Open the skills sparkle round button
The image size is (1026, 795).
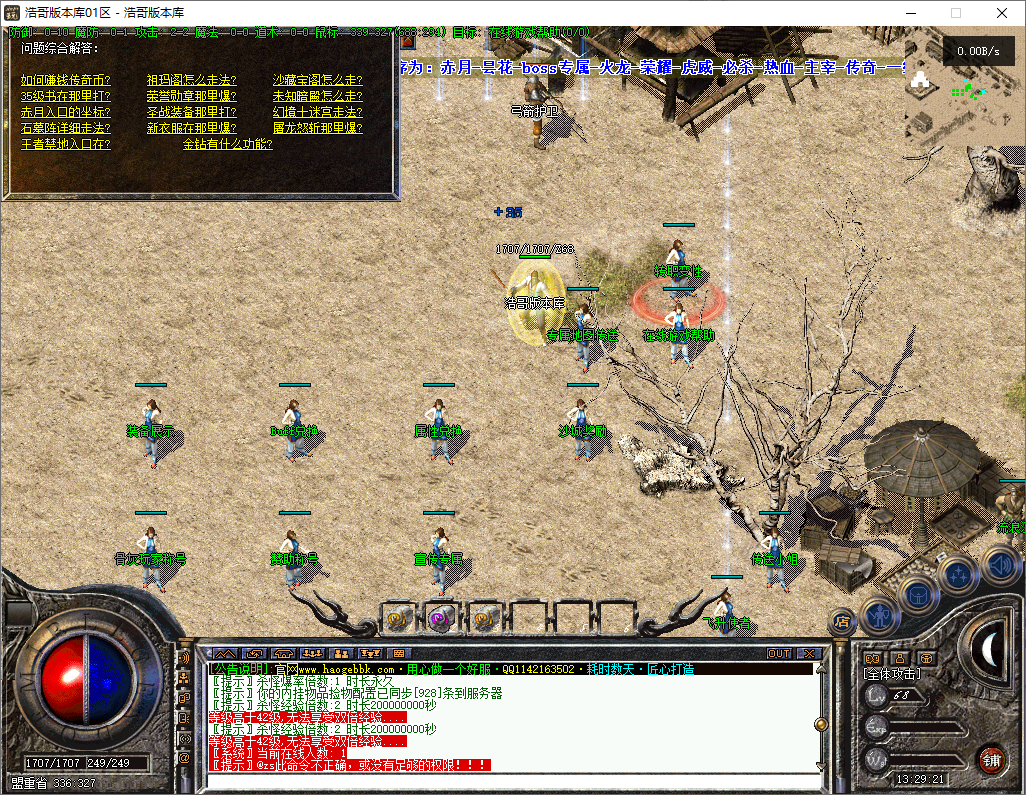(959, 574)
